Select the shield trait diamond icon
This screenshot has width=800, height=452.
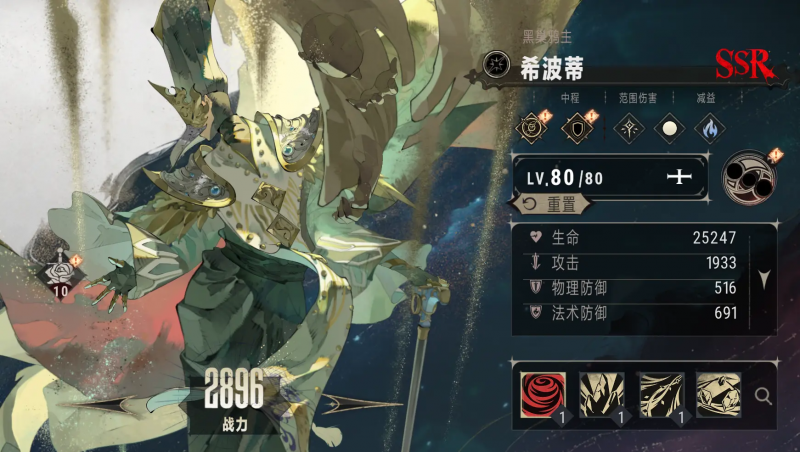pos(577,128)
